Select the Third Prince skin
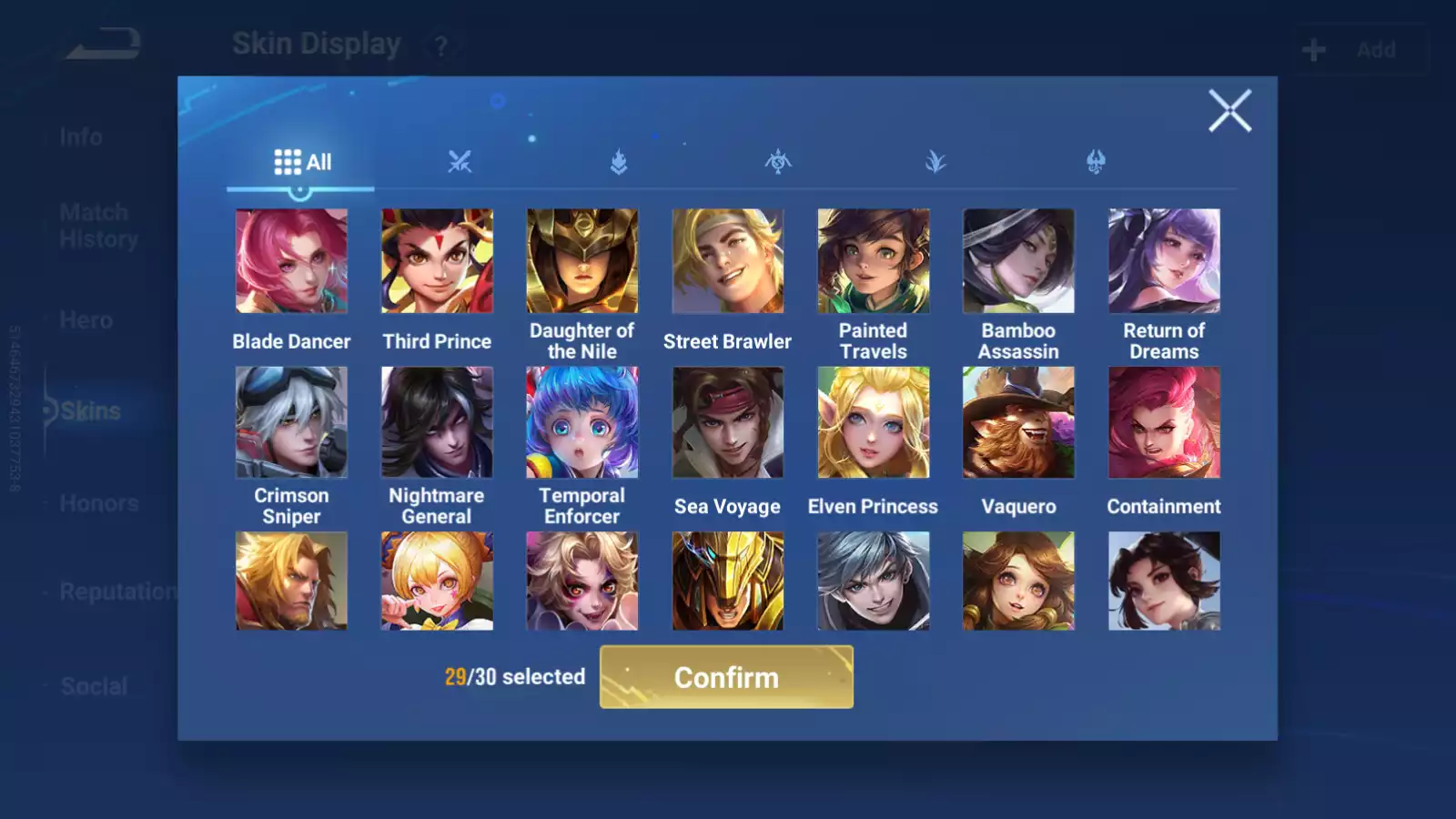Screen dimensions: 1456x819 coord(437,261)
